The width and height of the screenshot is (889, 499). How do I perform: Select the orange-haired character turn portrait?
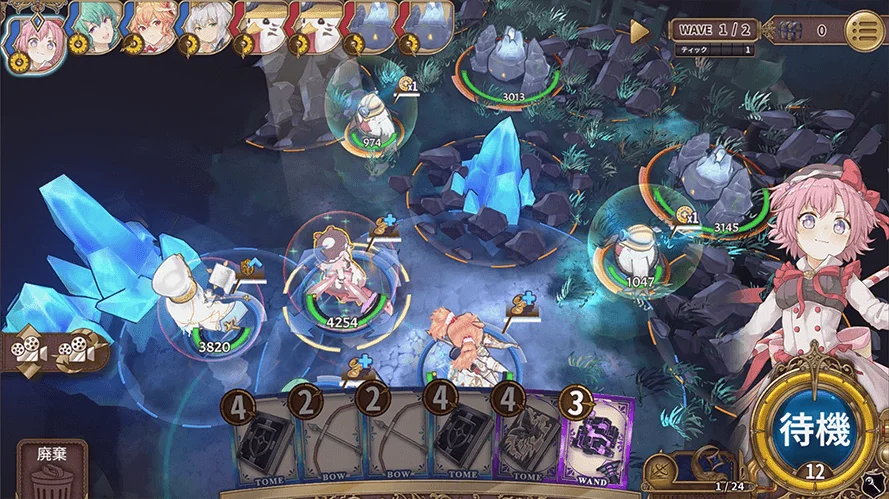151,27
